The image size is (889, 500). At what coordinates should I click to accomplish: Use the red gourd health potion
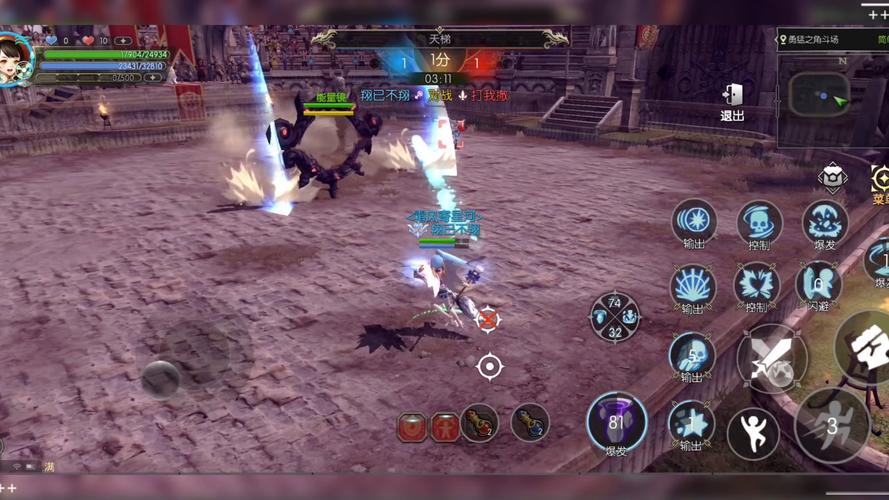coord(480,423)
